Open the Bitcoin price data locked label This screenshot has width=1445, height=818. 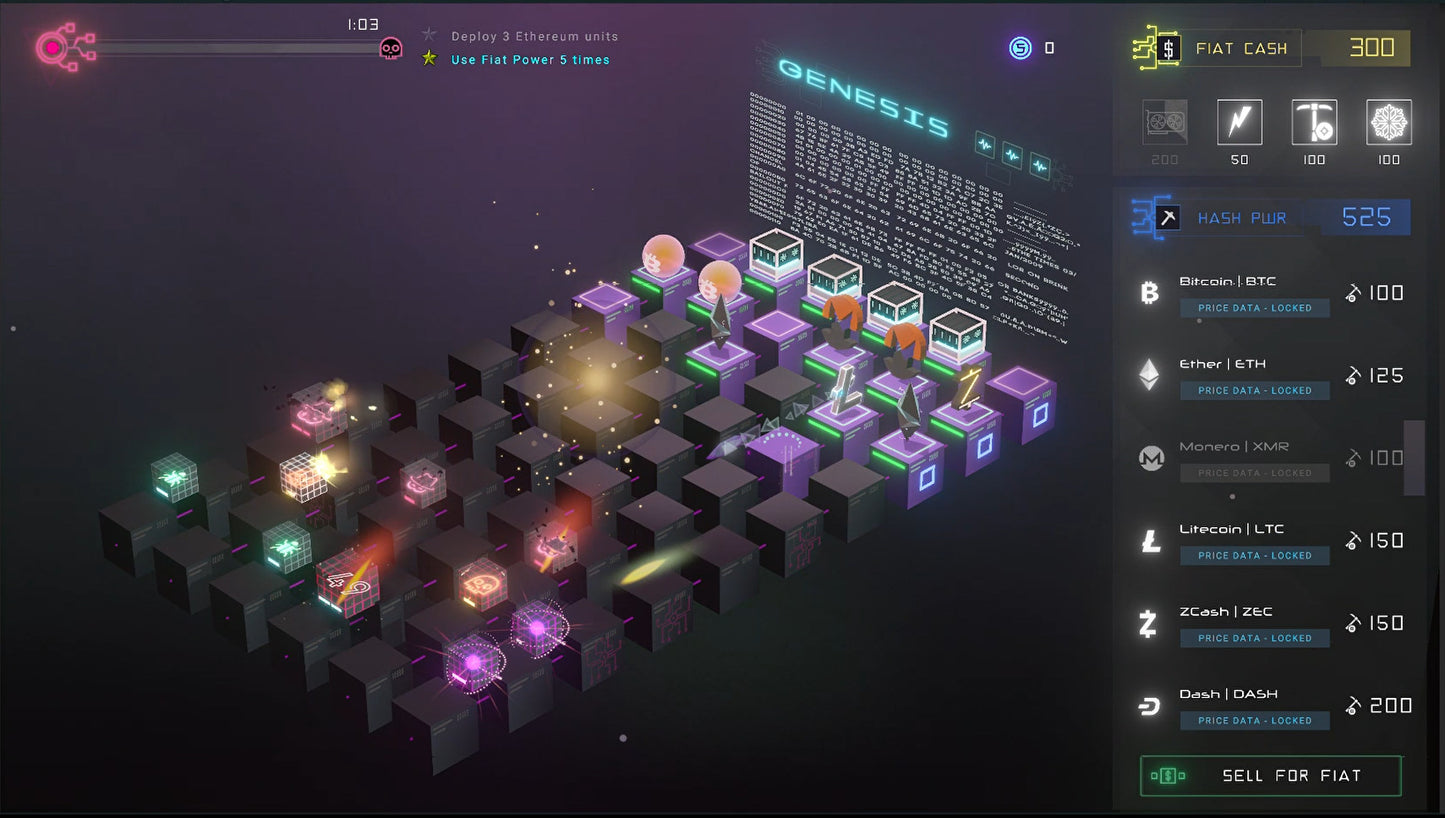[x=1254, y=308]
